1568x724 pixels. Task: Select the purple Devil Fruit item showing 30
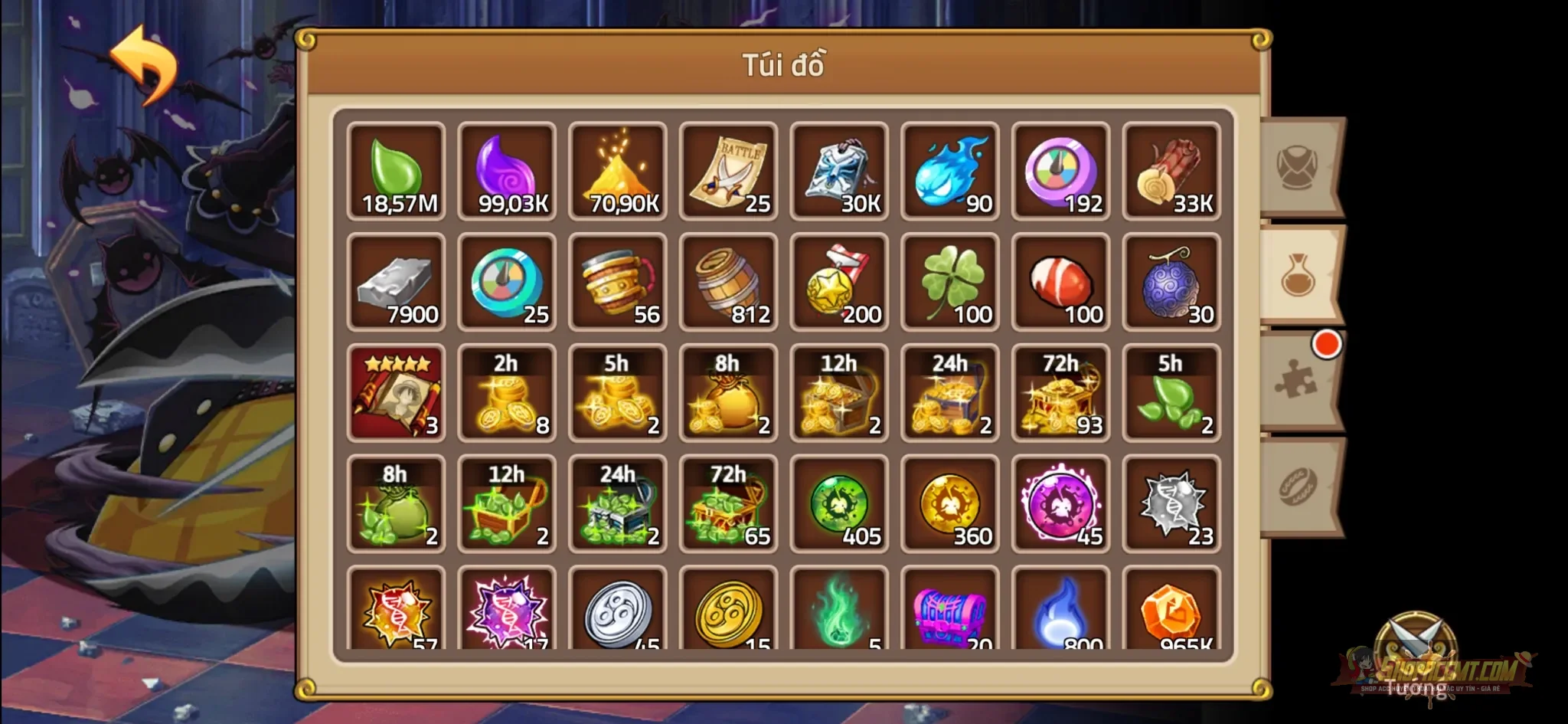(x=1171, y=282)
